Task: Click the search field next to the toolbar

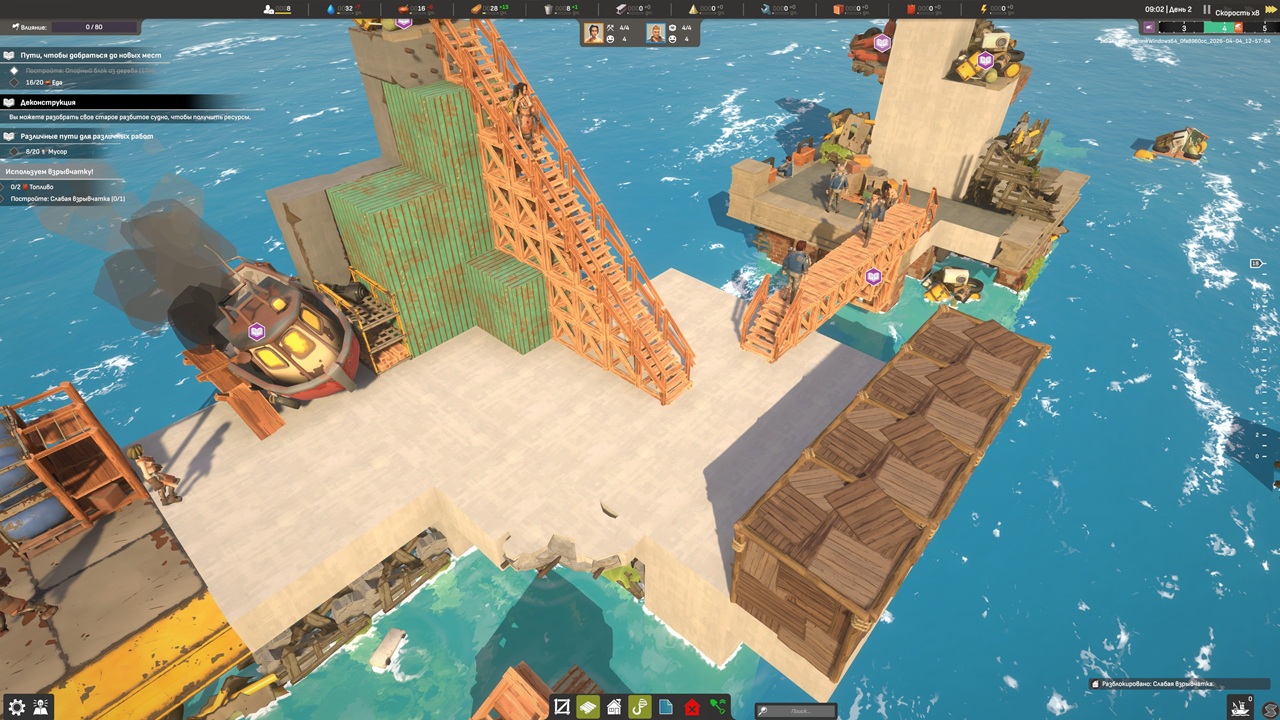Action: tap(797, 711)
